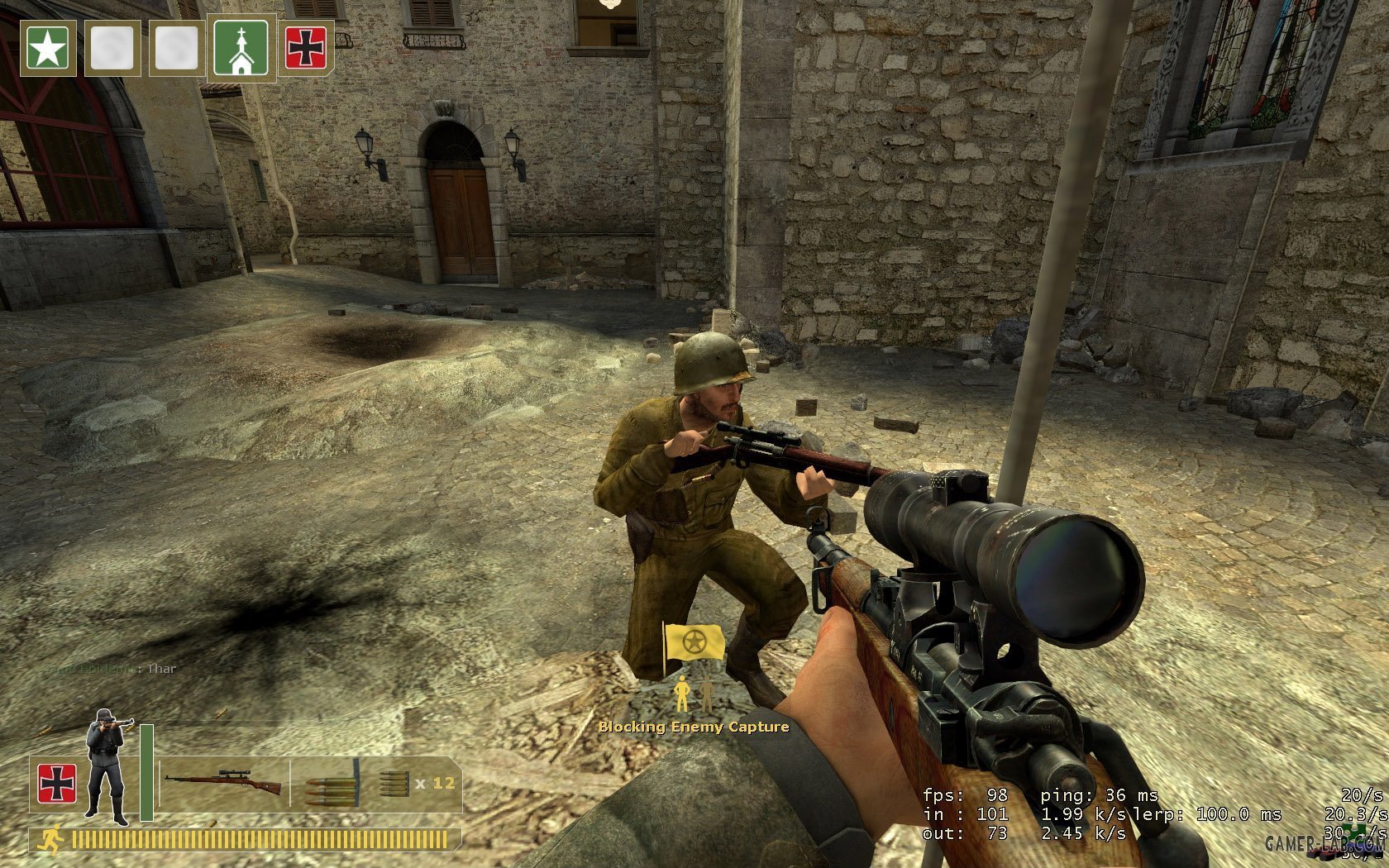Click the green church capture point icon
This screenshot has width=1389, height=868.
pos(241,49)
